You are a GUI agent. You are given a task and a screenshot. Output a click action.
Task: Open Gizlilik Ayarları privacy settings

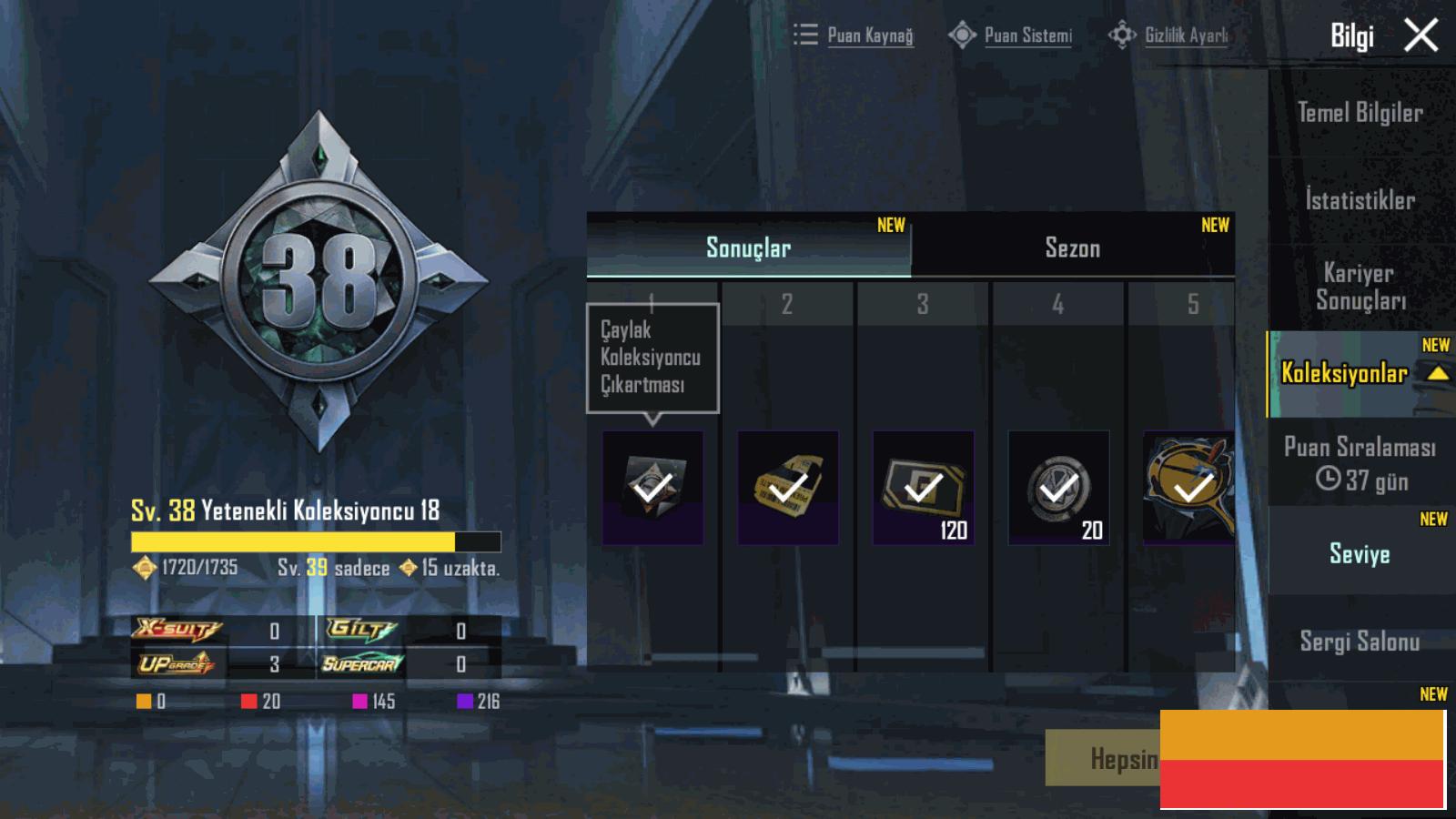[1169, 35]
